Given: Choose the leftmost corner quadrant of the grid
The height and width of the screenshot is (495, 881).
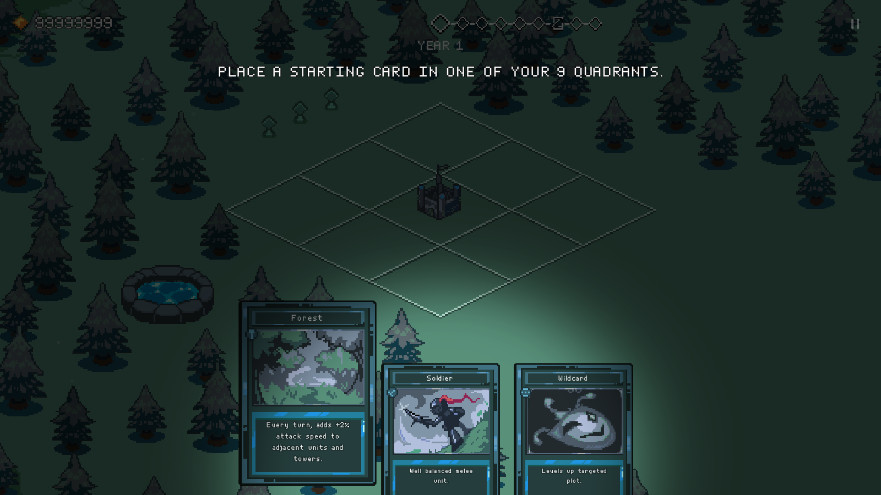Looking at the screenshot, I should point(299,210).
